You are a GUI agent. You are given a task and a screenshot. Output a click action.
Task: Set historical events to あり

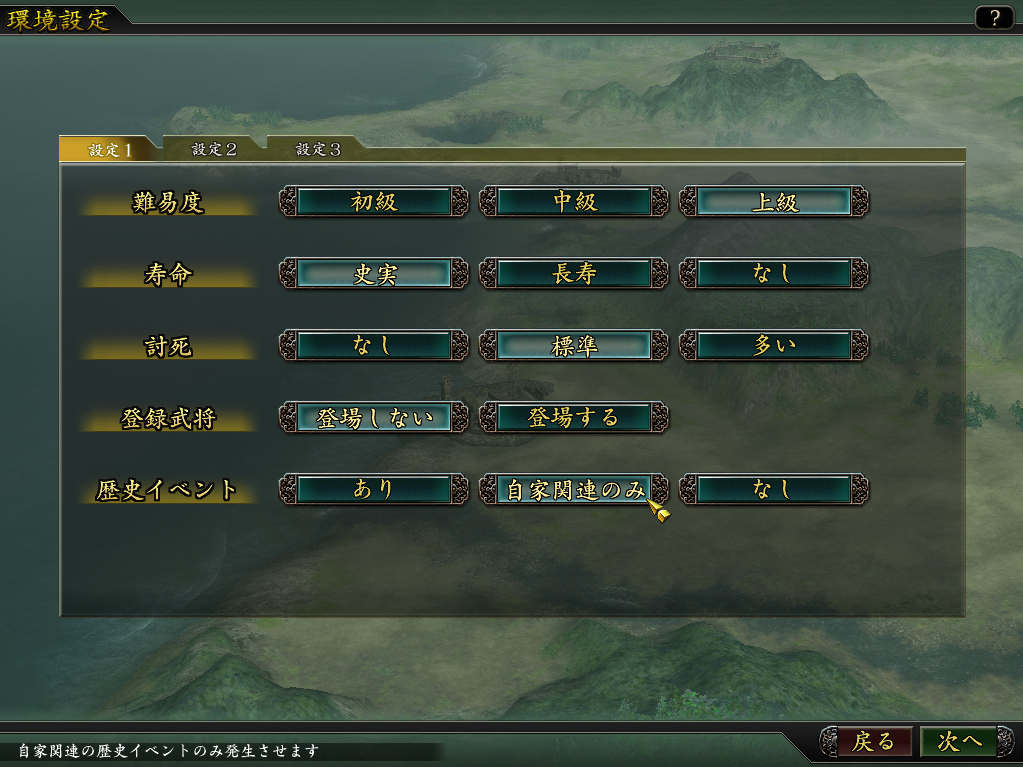tap(374, 489)
